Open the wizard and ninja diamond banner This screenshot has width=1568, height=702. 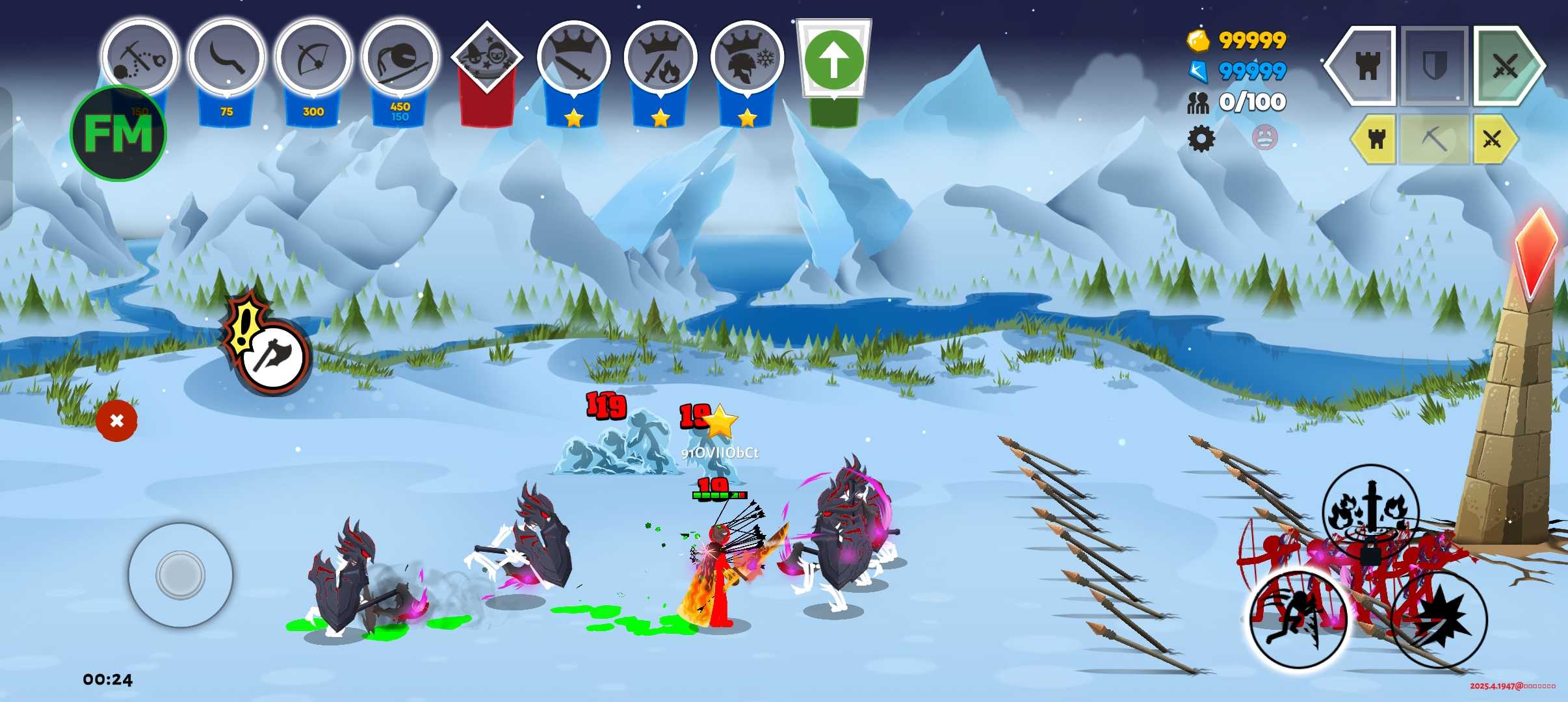pos(487,57)
